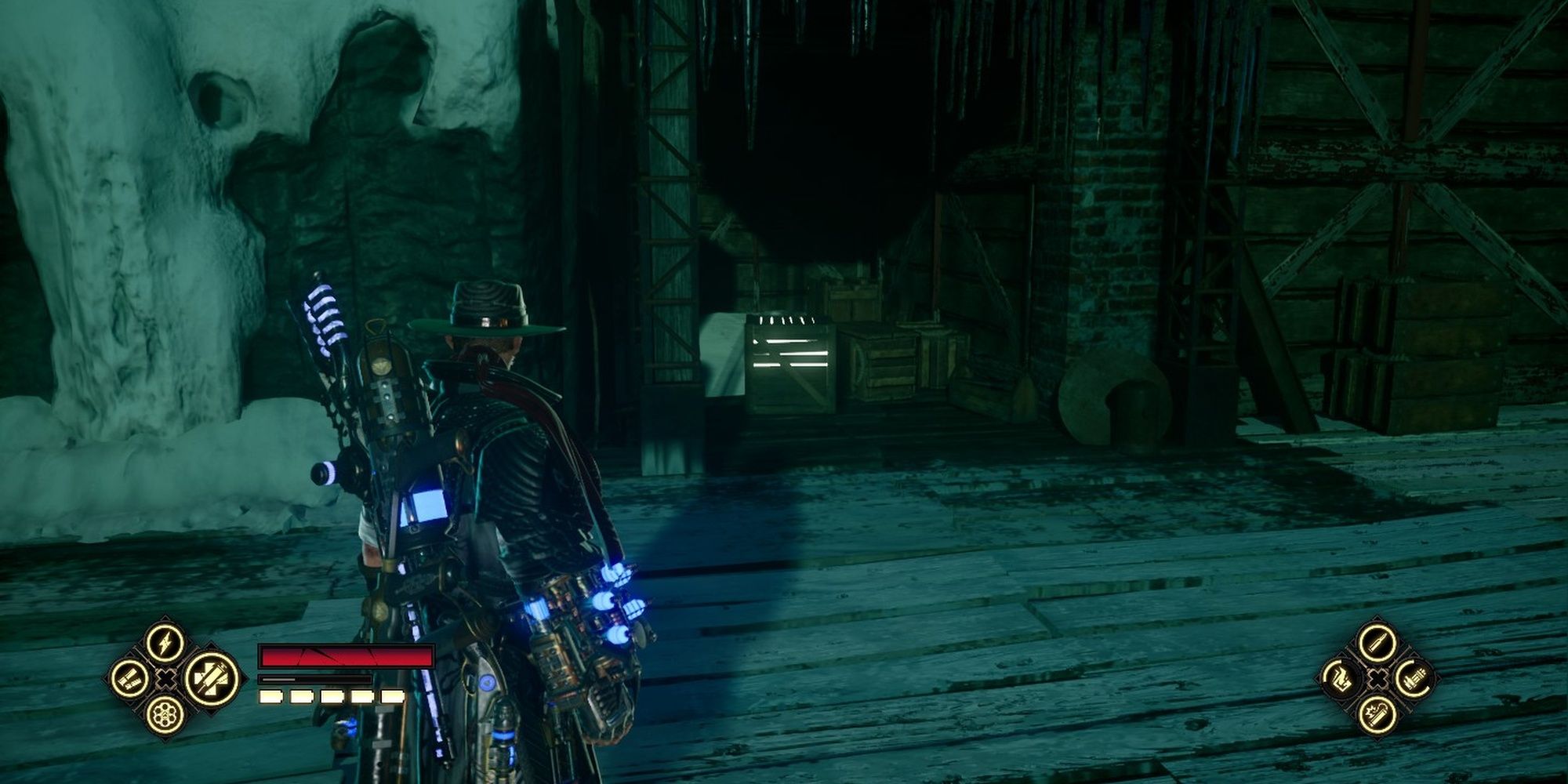
Task: Activate the lightning bolt ability icon
Action: pos(166,643)
